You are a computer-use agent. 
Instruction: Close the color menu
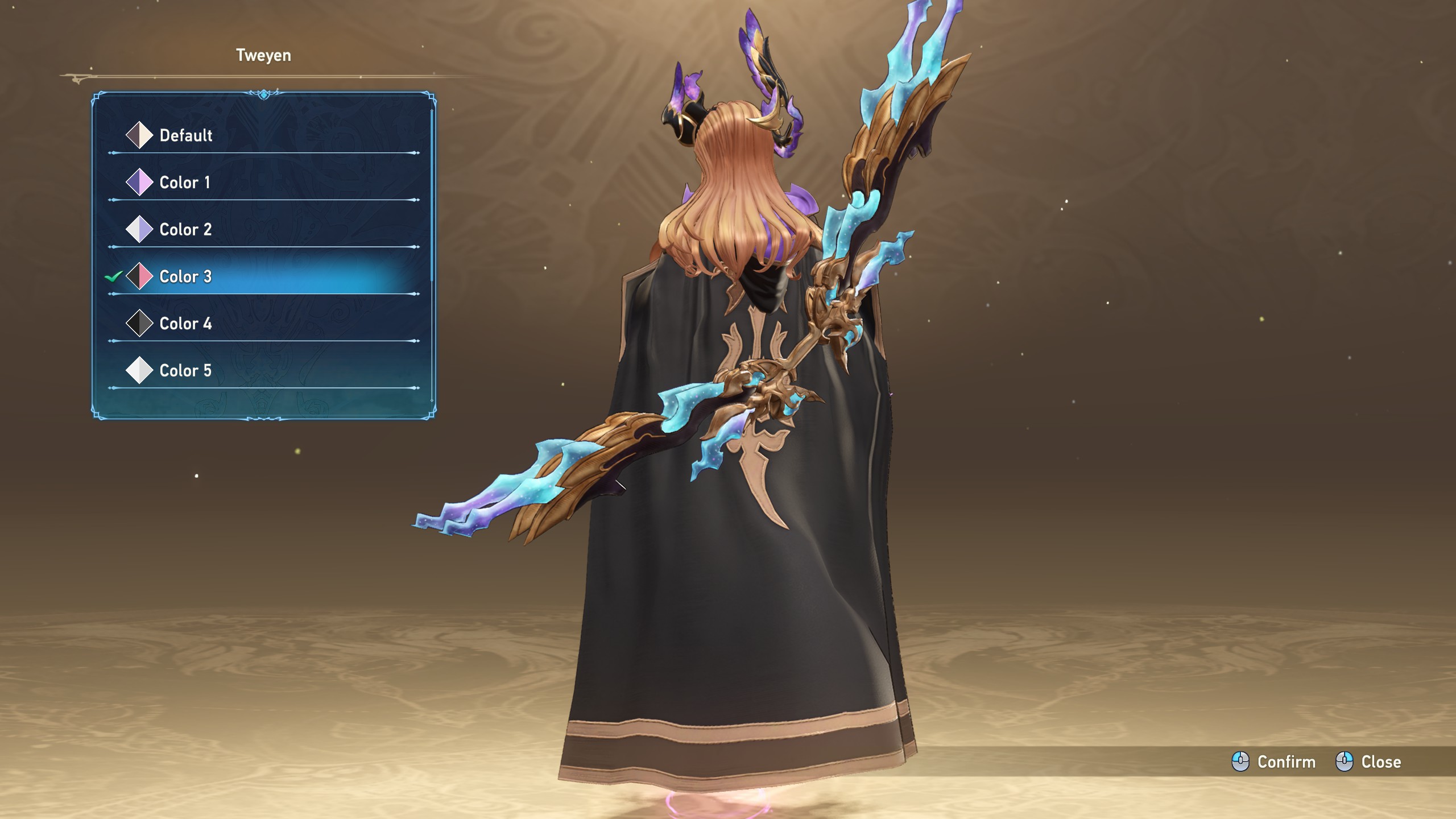coord(1368,762)
